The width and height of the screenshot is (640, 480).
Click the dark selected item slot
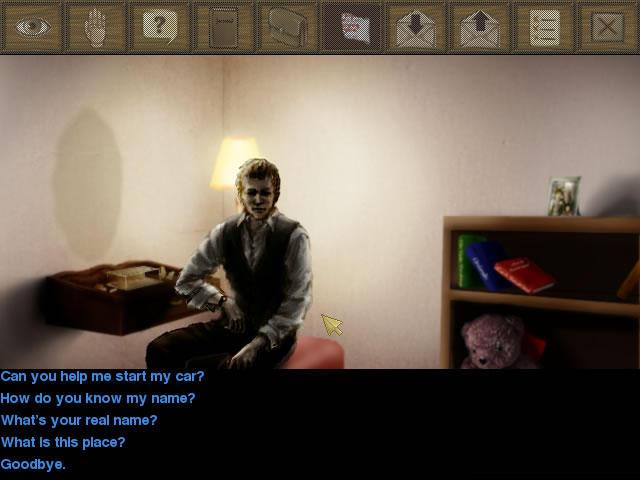(x=352, y=27)
